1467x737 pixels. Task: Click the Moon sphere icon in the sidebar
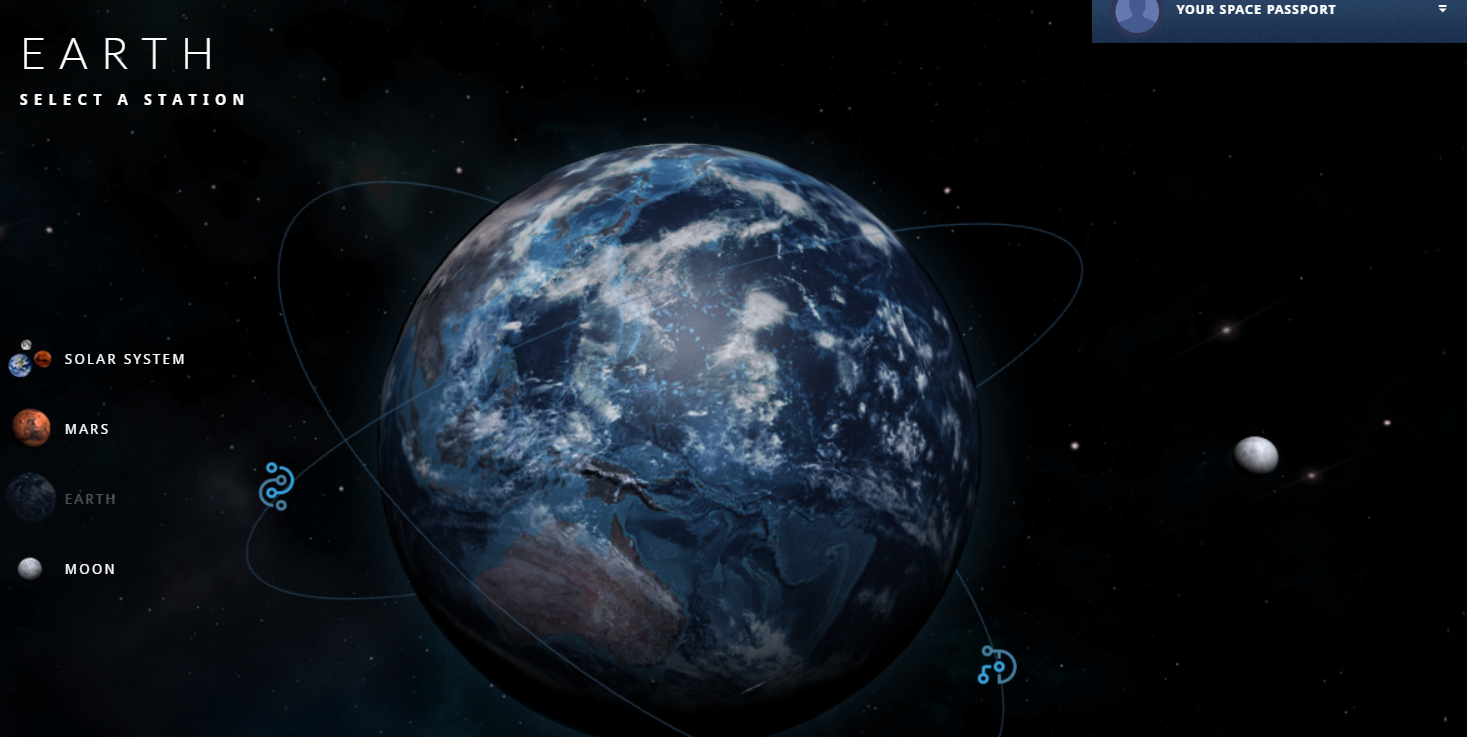click(30, 568)
